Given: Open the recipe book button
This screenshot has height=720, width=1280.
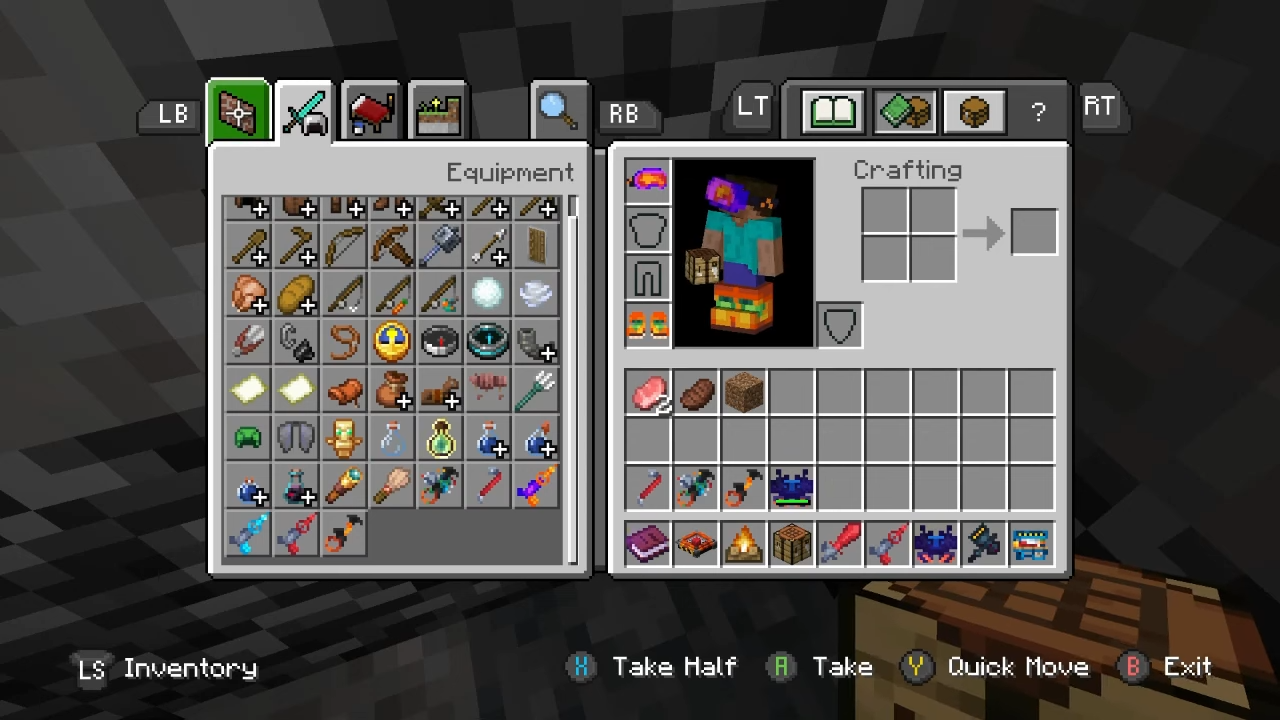Looking at the screenshot, I should pos(832,111).
